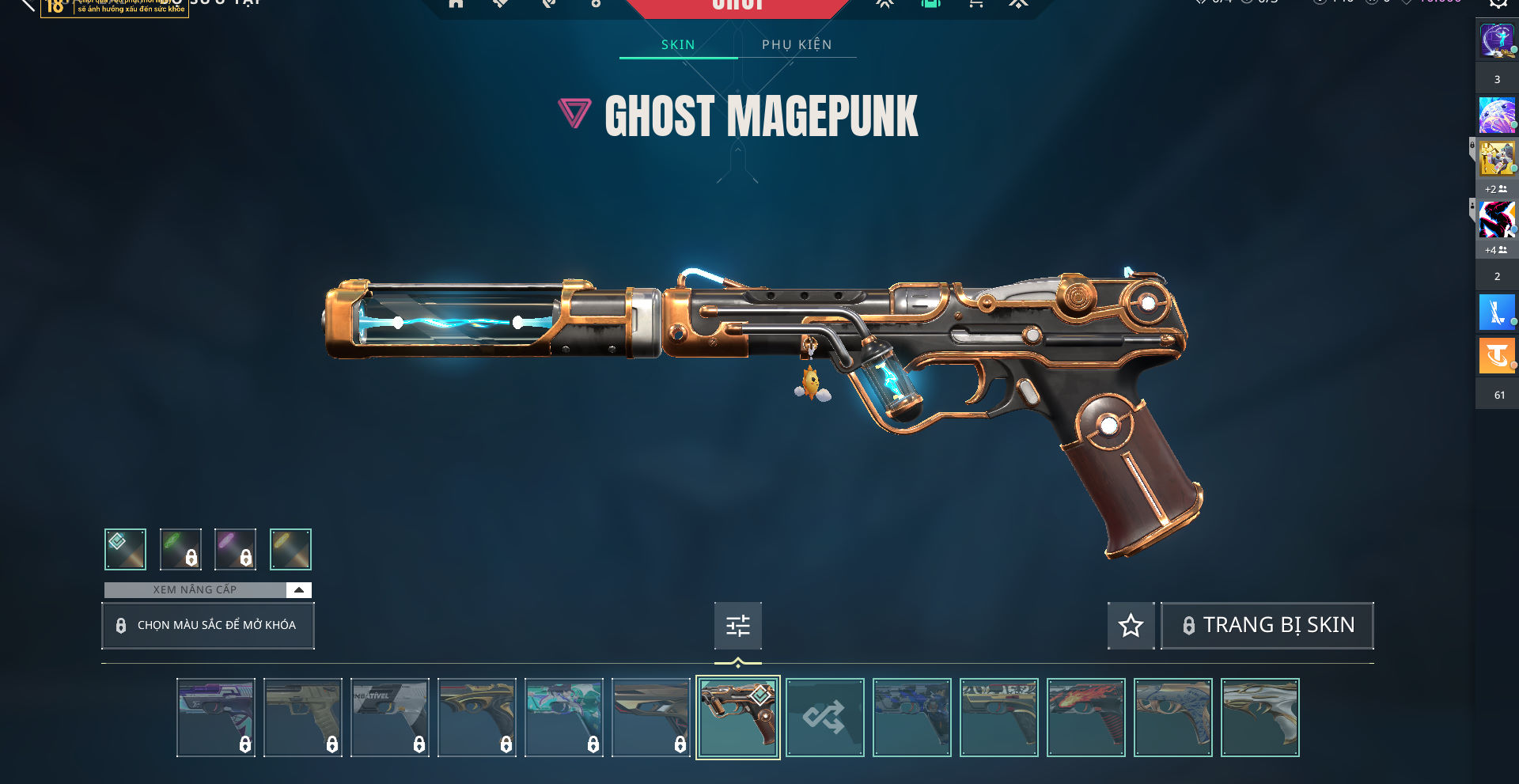The width and height of the screenshot is (1519, 784).
Task: Favorite this skin with the star button
Action: [x=1131, y=626]
